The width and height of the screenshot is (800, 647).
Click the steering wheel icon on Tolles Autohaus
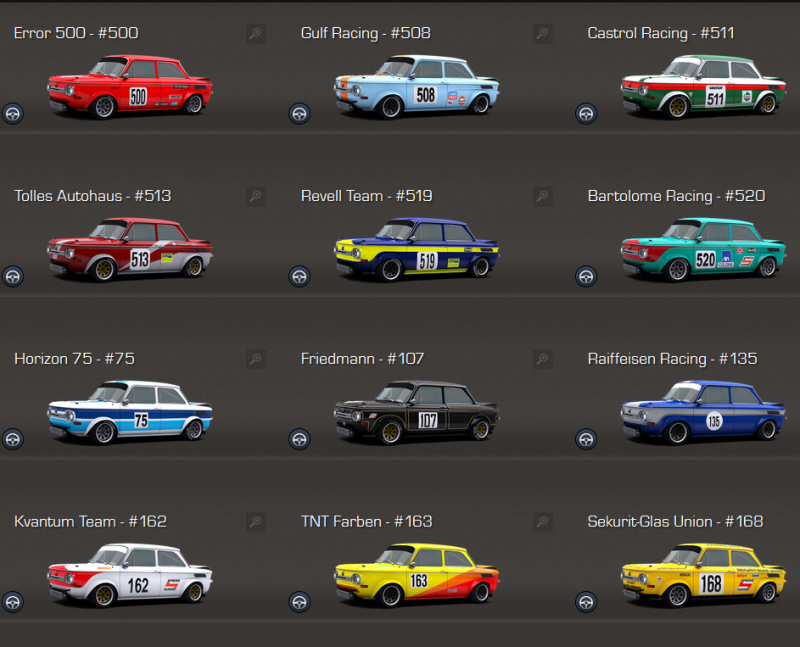tap(12, 276)
